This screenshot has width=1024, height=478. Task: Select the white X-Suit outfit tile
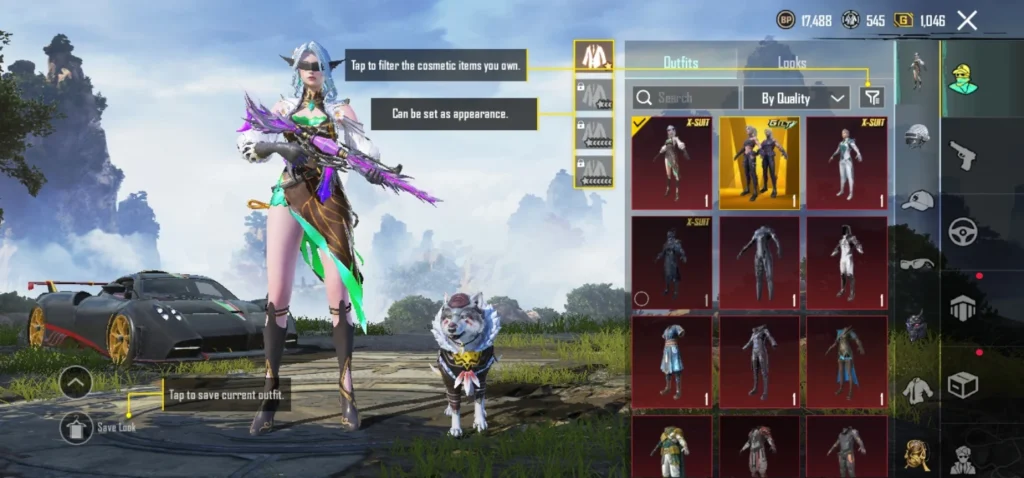tap(846, 163)
